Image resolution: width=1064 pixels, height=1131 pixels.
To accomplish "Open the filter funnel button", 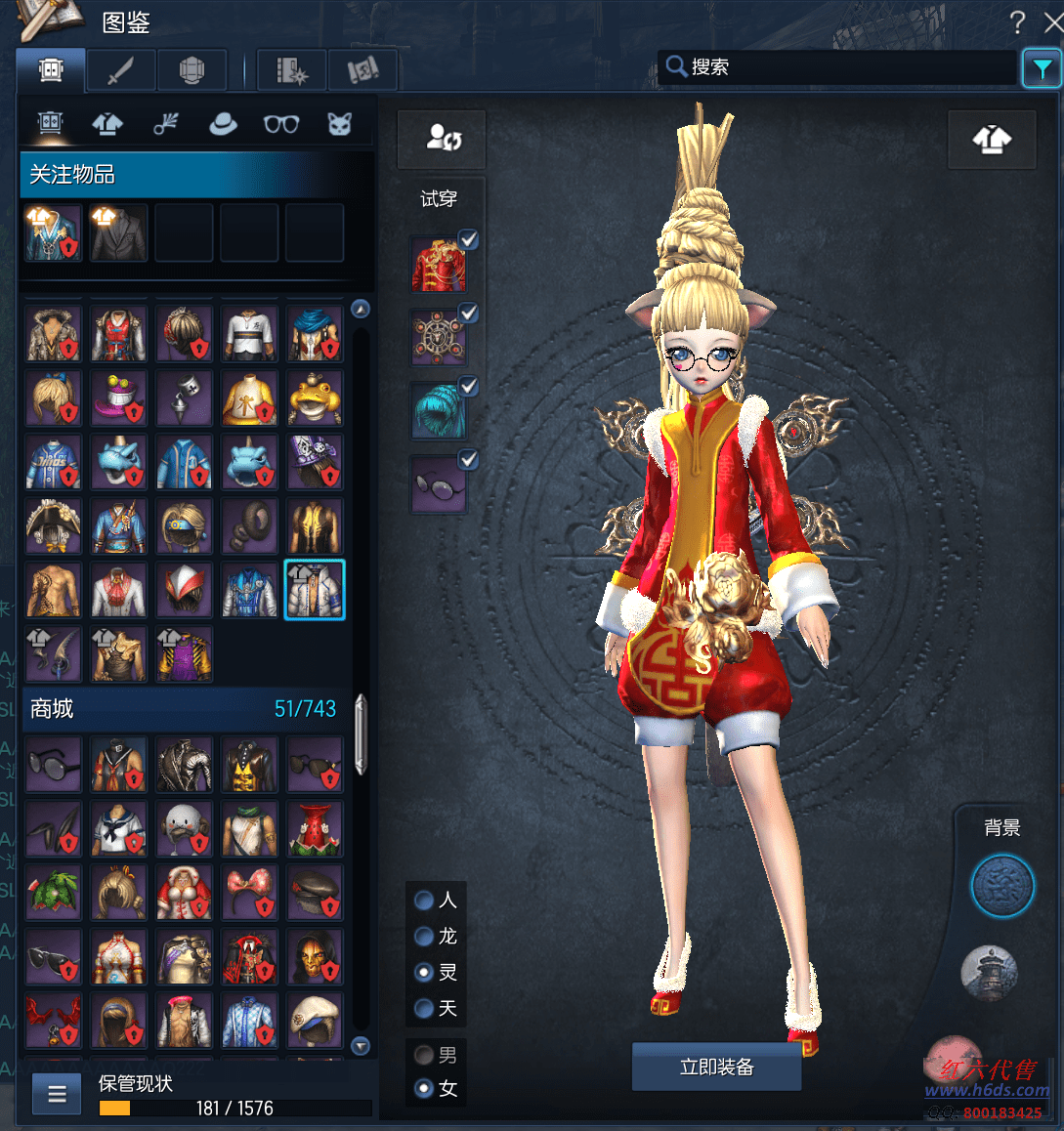I will (1042, 68).
